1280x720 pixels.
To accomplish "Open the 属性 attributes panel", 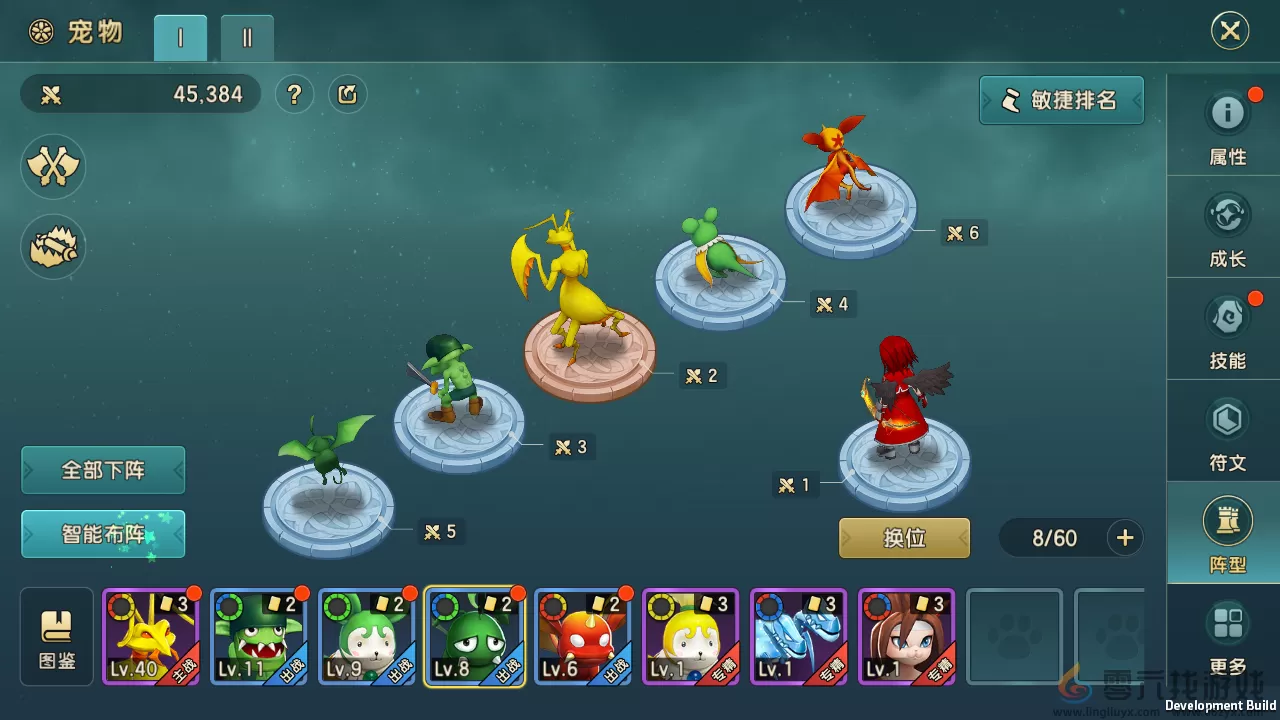I will (x=1227, y=127).
